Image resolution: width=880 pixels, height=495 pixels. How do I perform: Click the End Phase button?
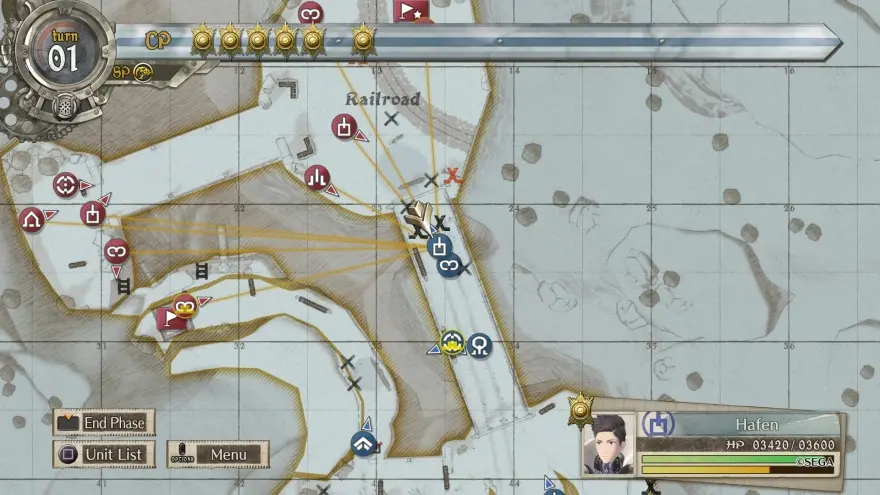coord(104,423)
